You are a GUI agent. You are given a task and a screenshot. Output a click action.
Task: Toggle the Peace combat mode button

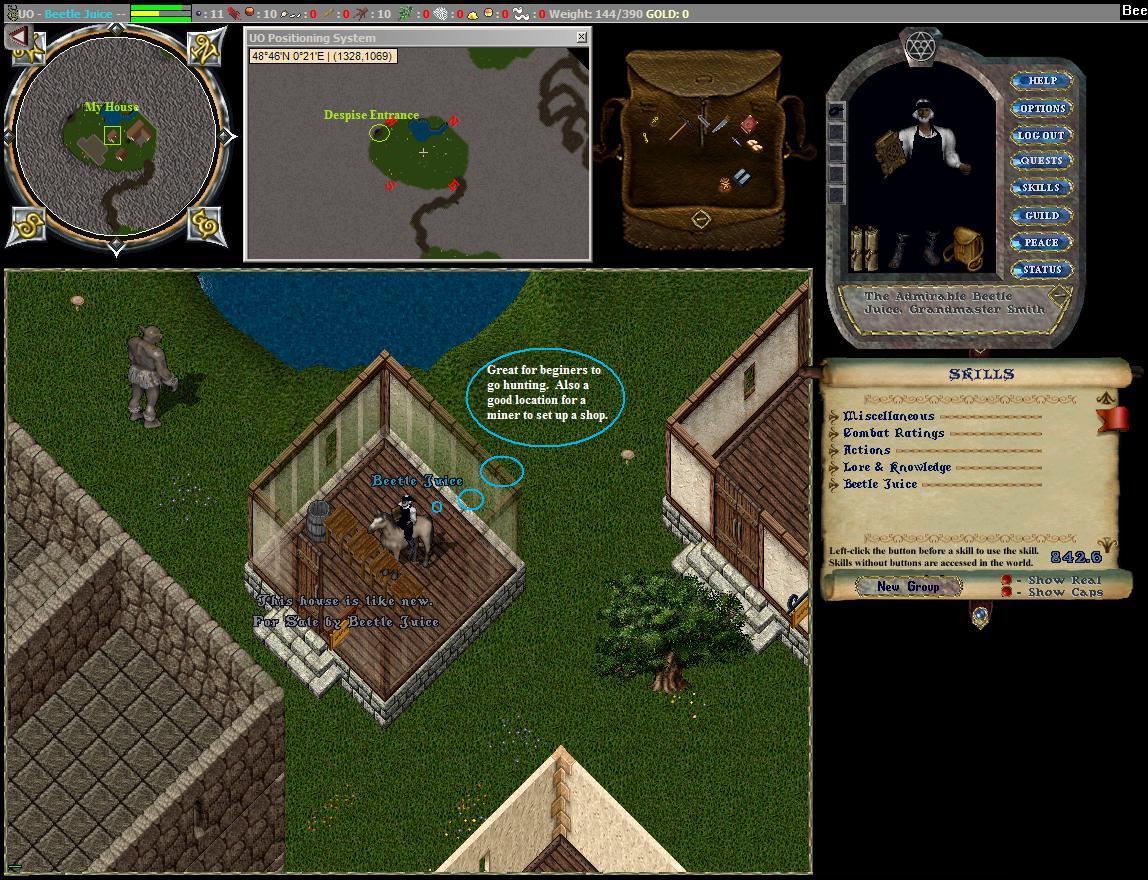click(x=1041, y=242)
